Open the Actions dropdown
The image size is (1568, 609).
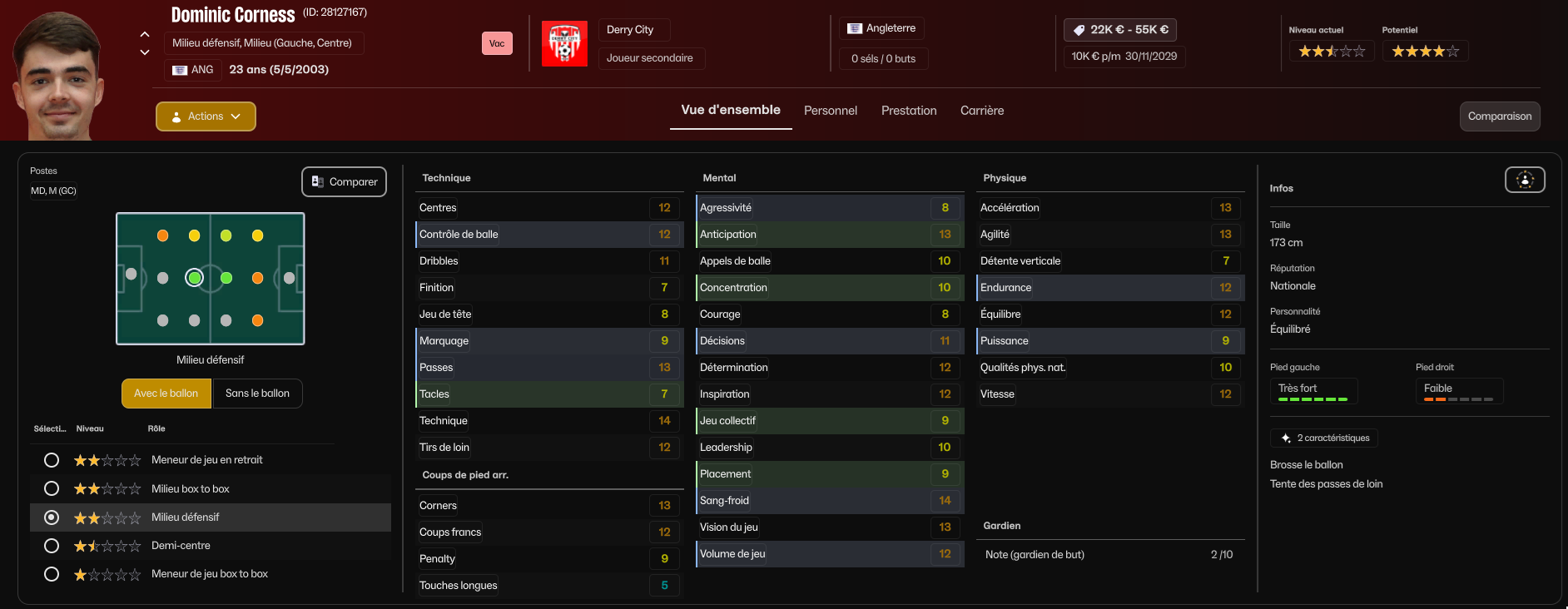[206, 116]
